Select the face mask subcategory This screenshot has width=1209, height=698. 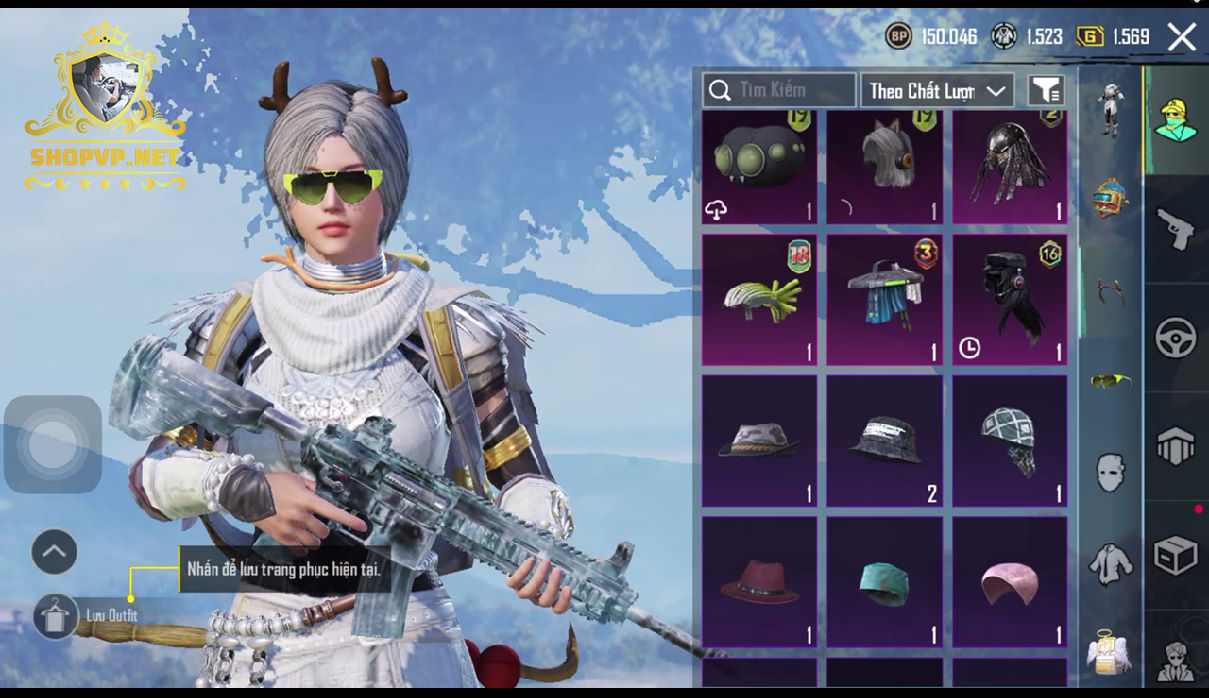point(1110,472)
